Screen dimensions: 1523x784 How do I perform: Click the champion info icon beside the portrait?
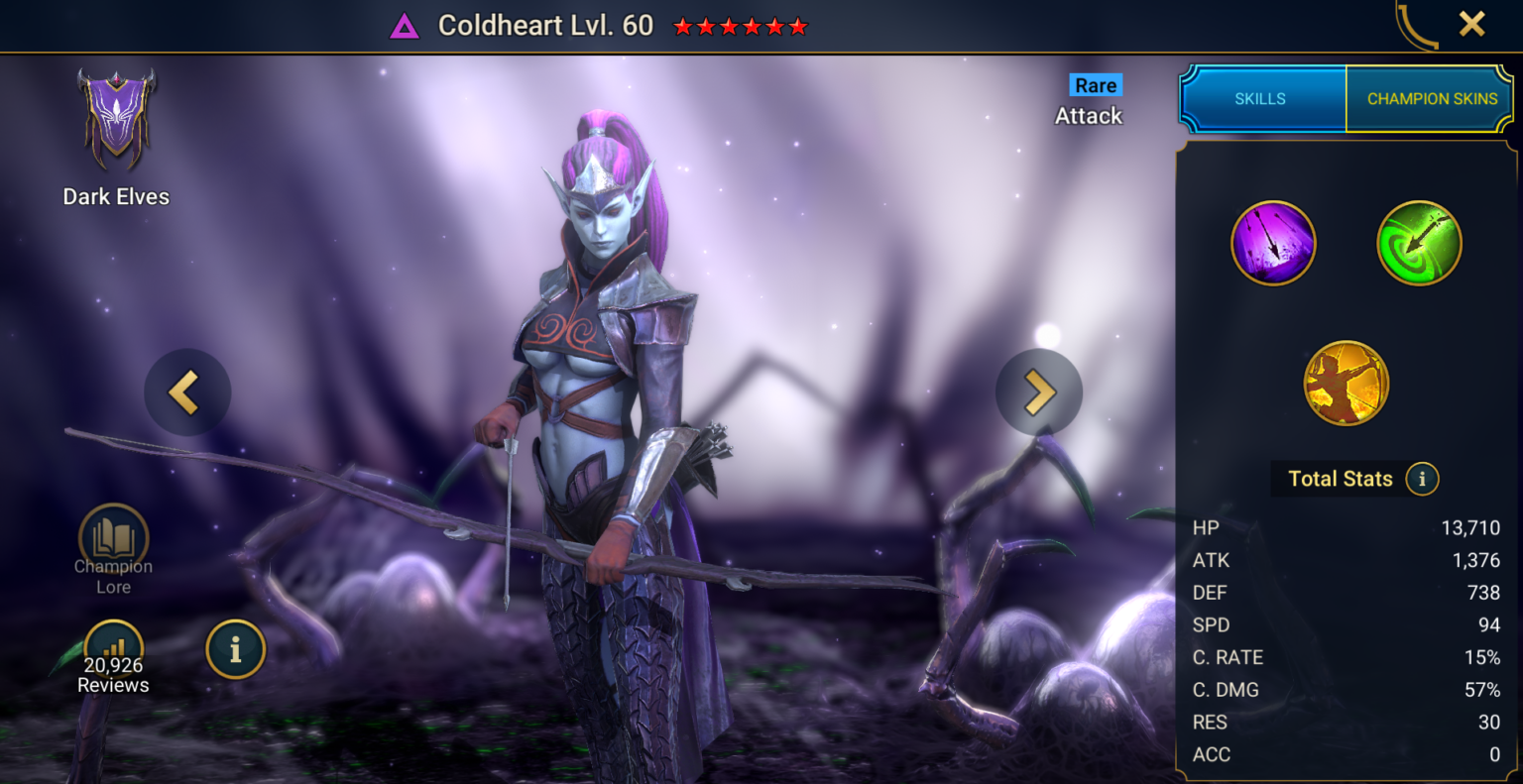click(x=235, y=649)
